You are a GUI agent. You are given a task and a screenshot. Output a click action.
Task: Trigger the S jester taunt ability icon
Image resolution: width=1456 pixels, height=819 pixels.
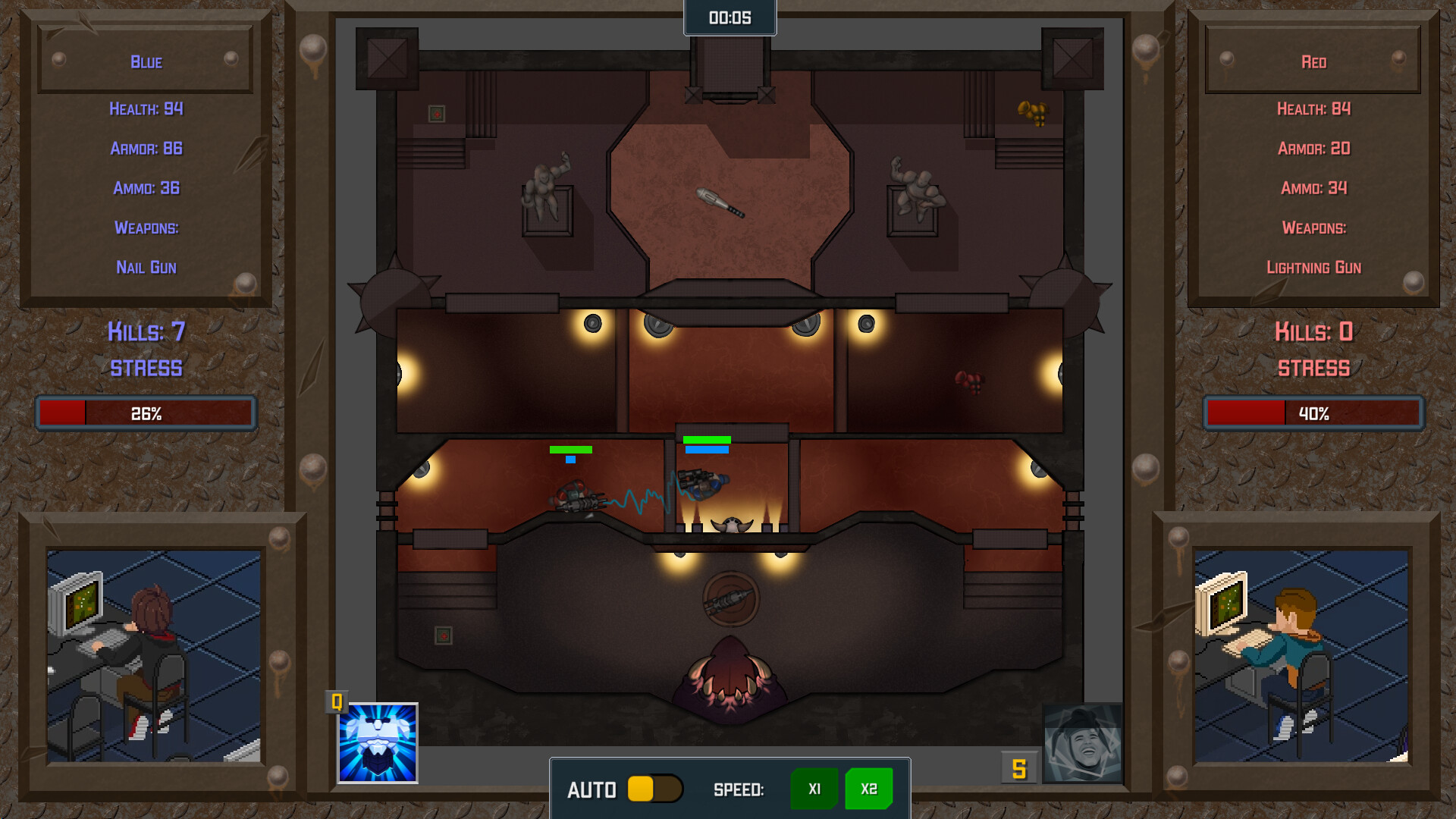coord(1083,742)
